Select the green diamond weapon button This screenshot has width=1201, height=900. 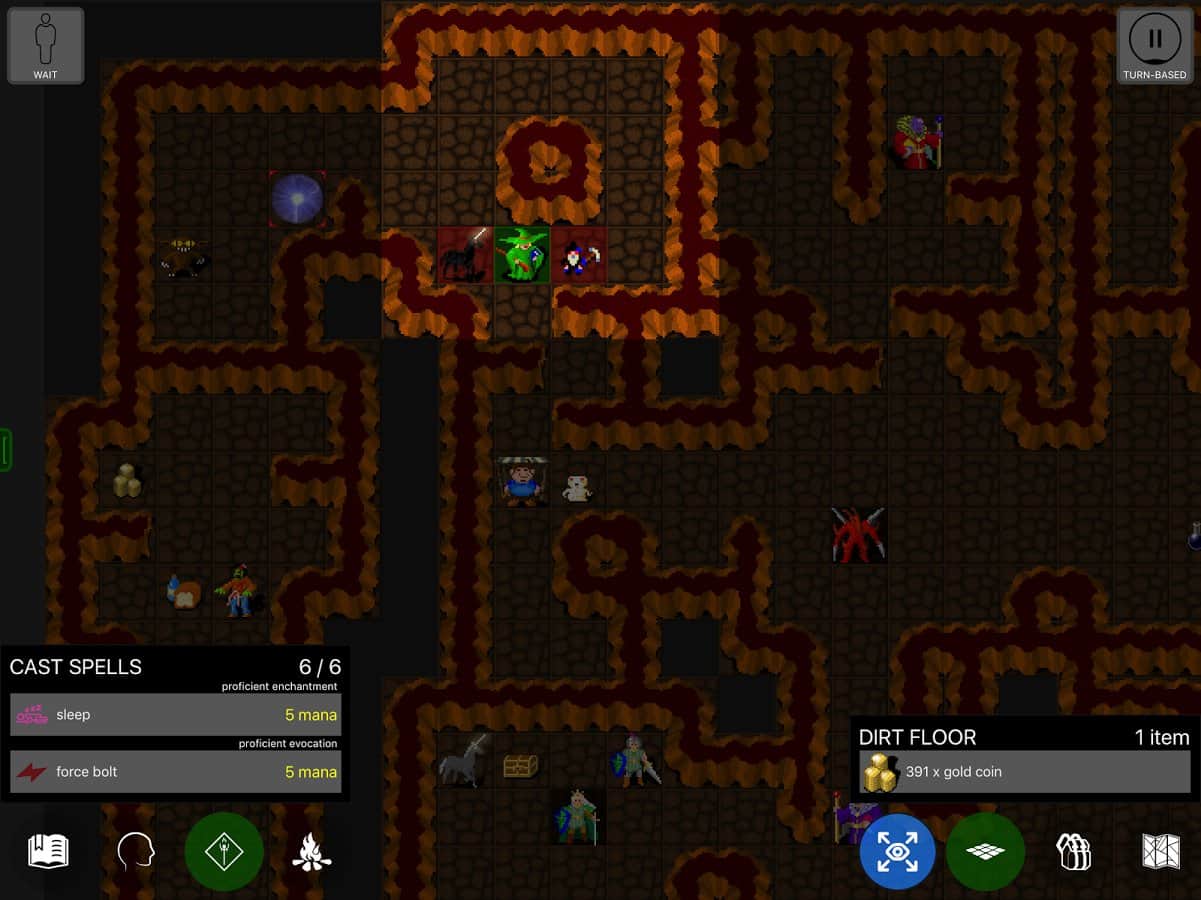pos(224,852)
